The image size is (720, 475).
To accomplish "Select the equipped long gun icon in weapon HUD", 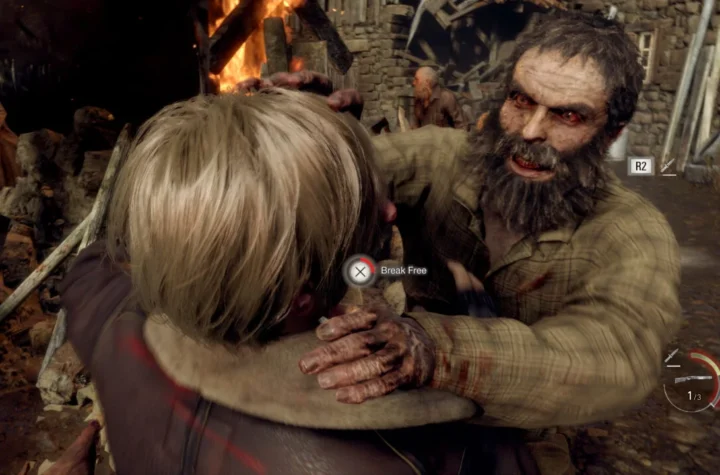I will (x=692, y=380).
